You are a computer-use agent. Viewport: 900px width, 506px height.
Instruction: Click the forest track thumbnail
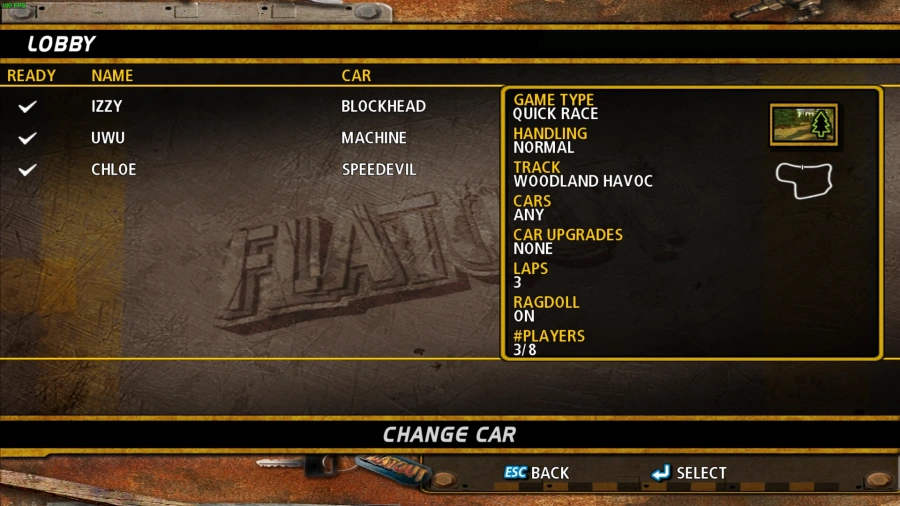pyautogui.click(x=803, y=124)
